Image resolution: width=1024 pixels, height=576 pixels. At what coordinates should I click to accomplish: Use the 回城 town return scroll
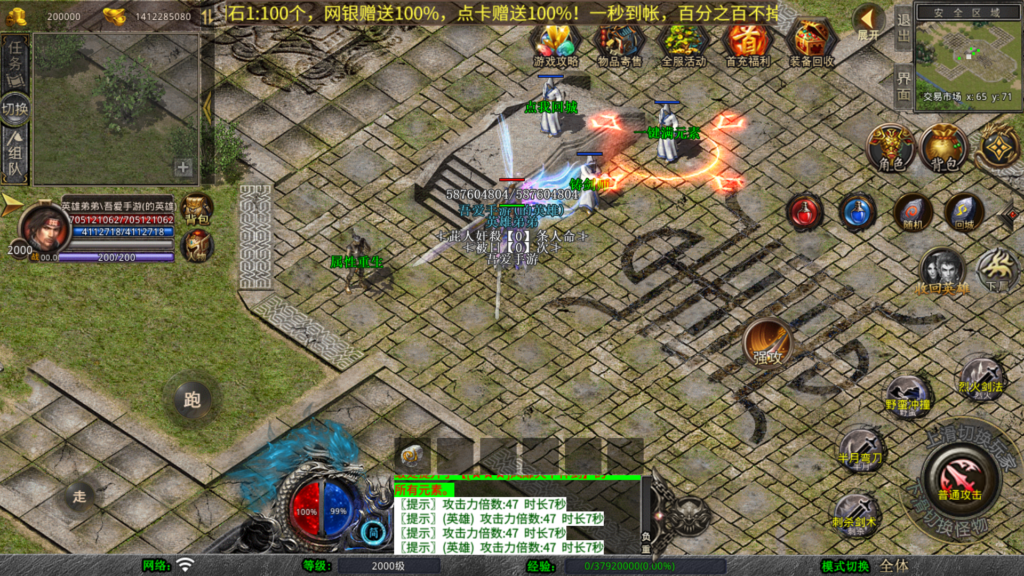[x=964, y=211]
